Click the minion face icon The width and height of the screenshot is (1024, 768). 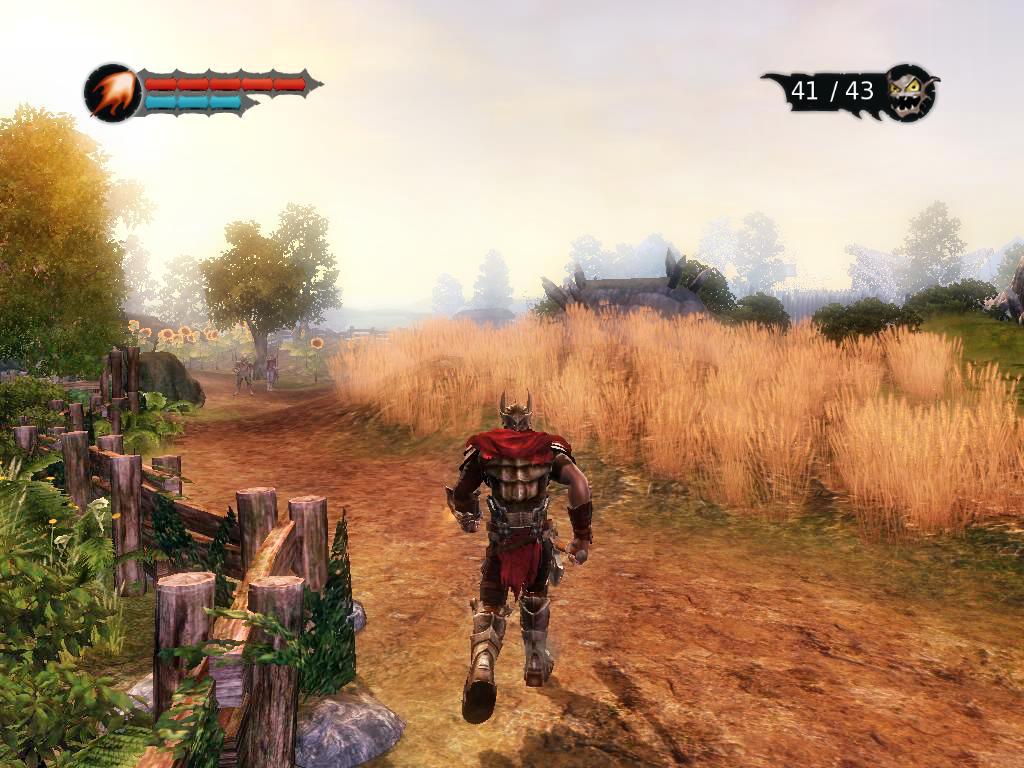911,93
